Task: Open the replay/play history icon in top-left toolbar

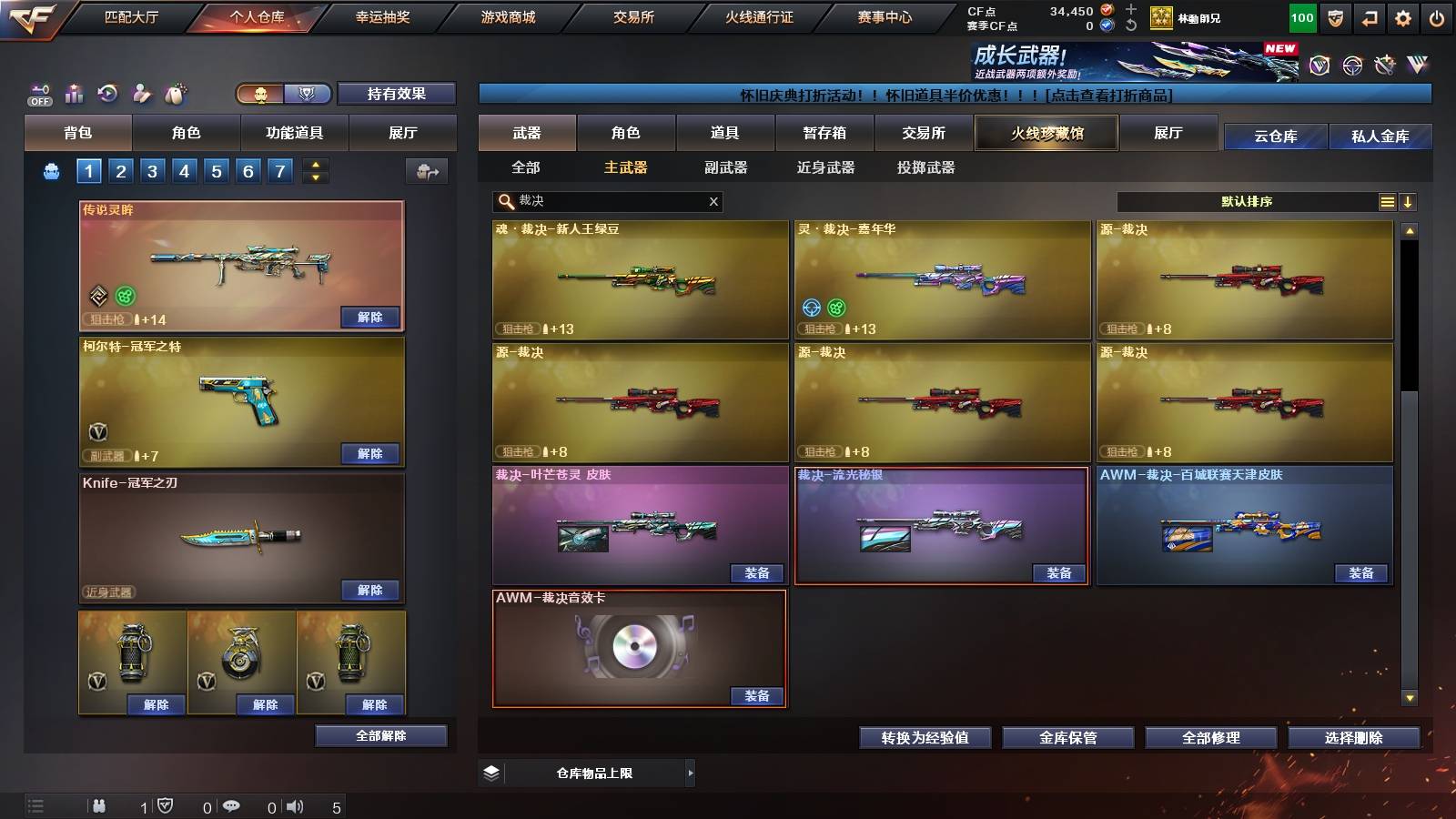Action: point(106,92)
